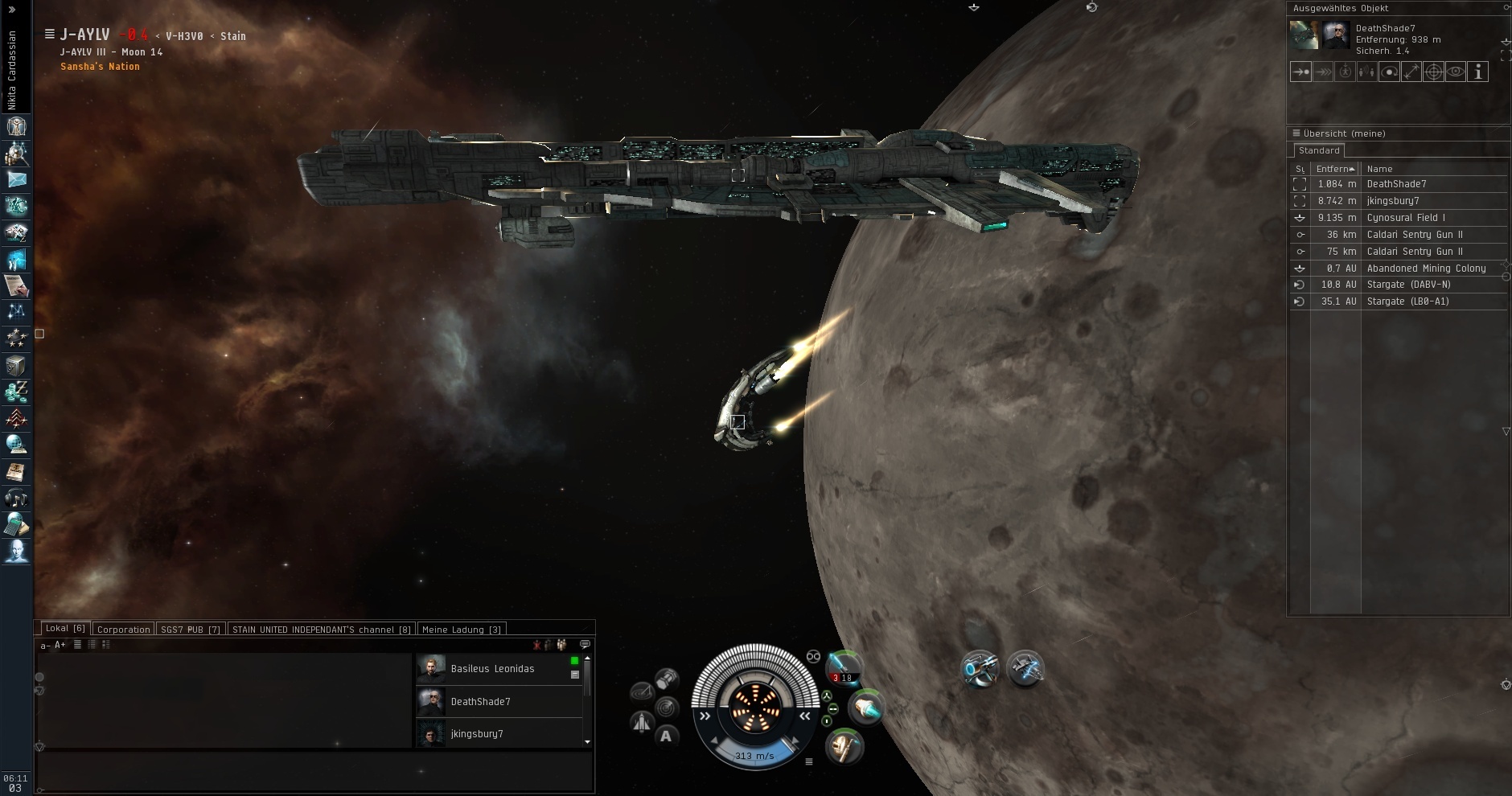Open the Corporation chat tab
The image size is (1512, 796).
[x=123, y=630]
